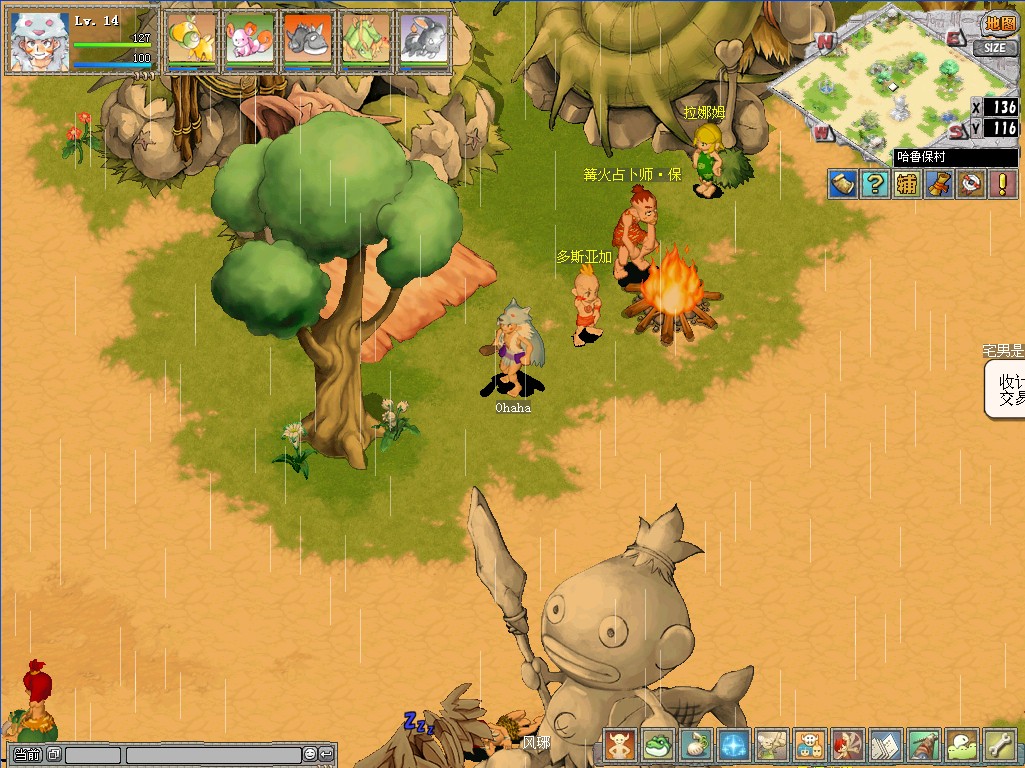
Task: Activate the blue sparkle skill icon
Action: (x=734, y=745)
